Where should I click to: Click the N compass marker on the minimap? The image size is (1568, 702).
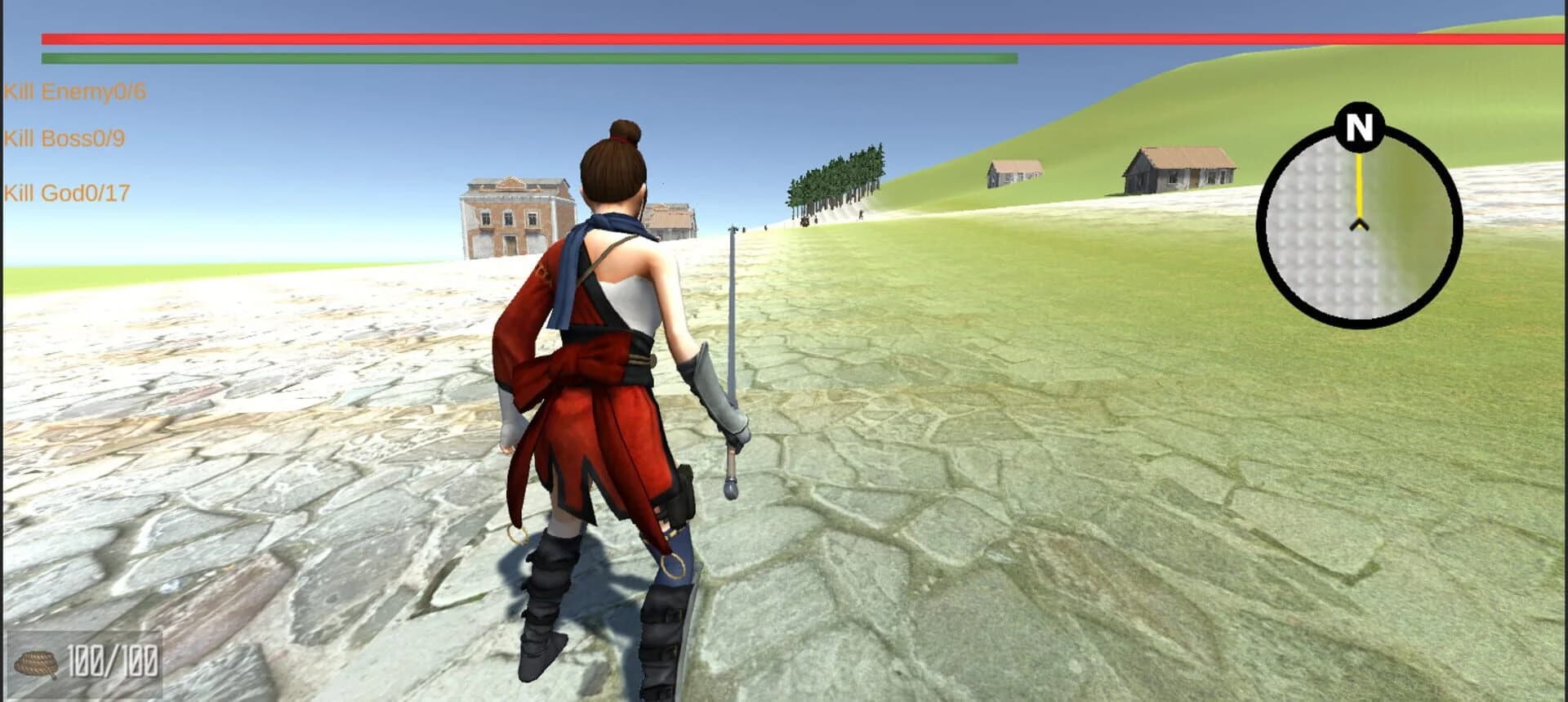[x=1357, y=127]
